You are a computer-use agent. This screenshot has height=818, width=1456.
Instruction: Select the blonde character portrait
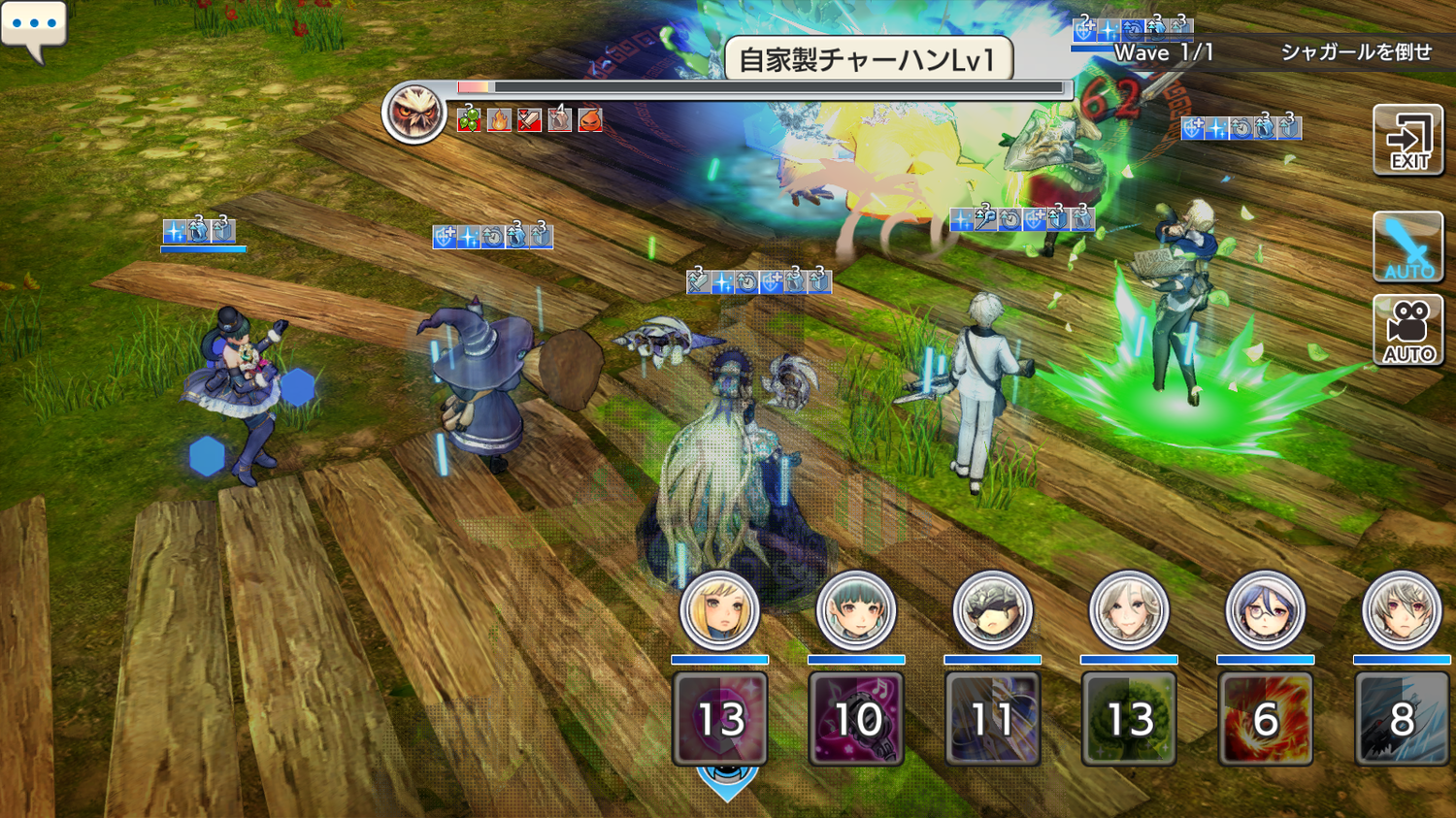click(x=719, y=611)
